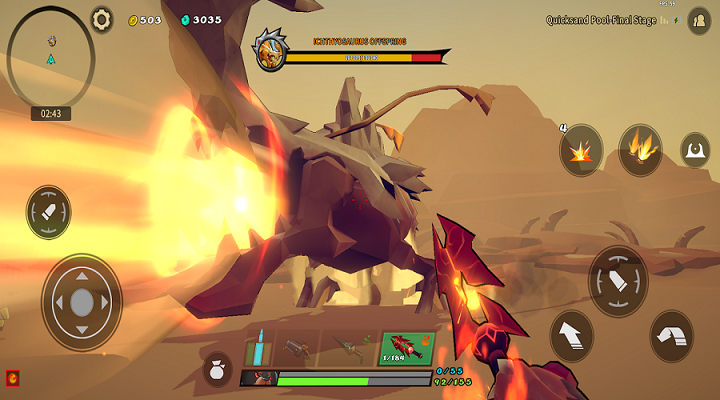Tap the left-side bullet fire button

[x=48, y=212]
